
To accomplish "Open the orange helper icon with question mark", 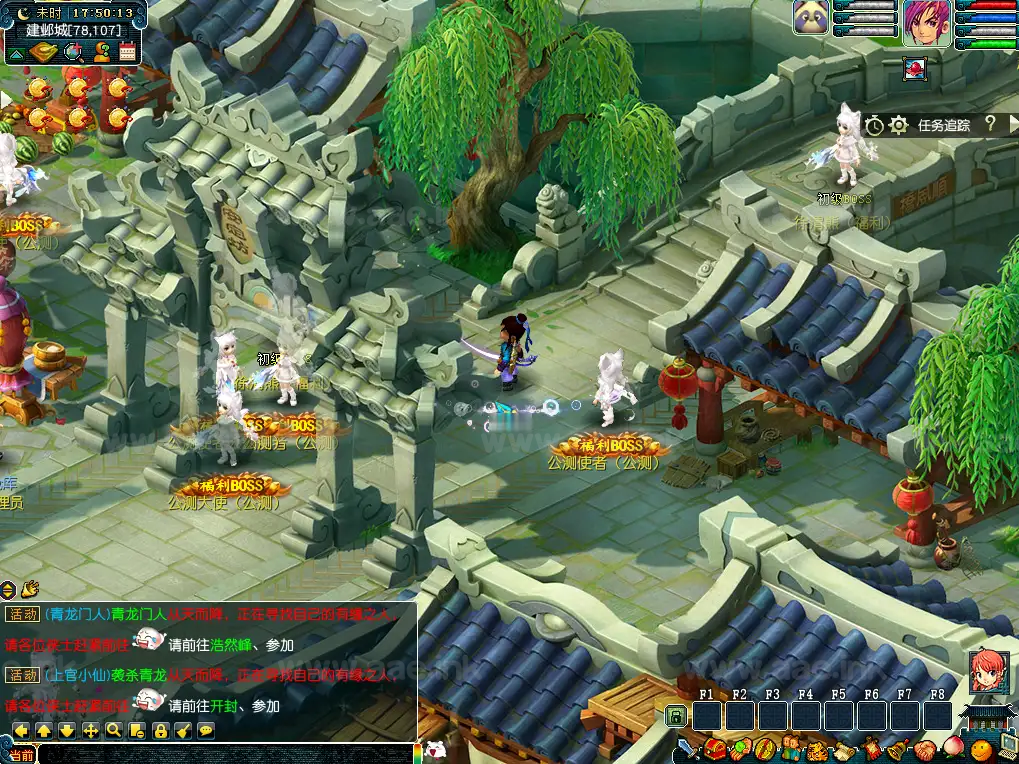I will (x=101, y=53).
